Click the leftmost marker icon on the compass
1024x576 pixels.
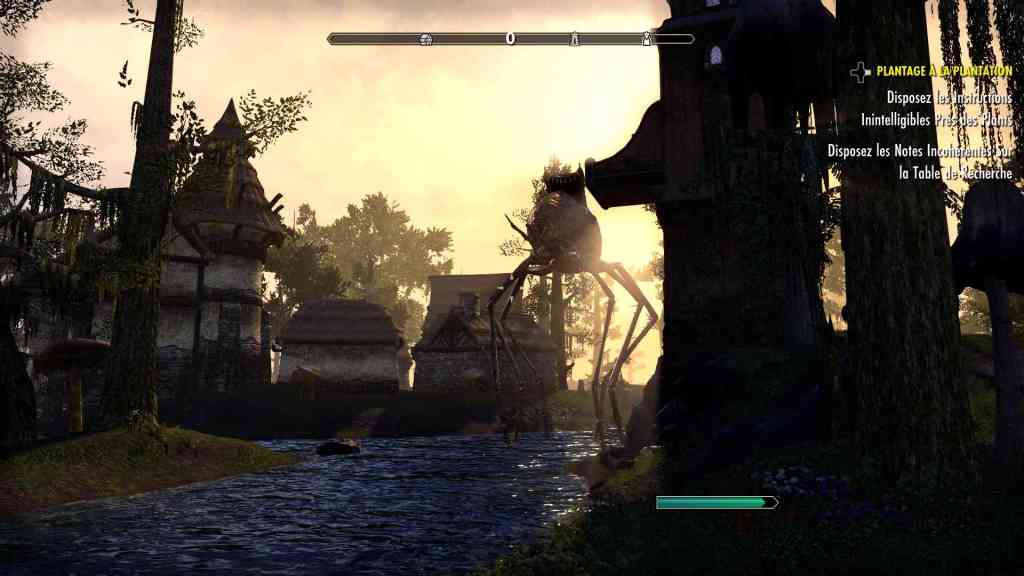[x=425, y=39]
